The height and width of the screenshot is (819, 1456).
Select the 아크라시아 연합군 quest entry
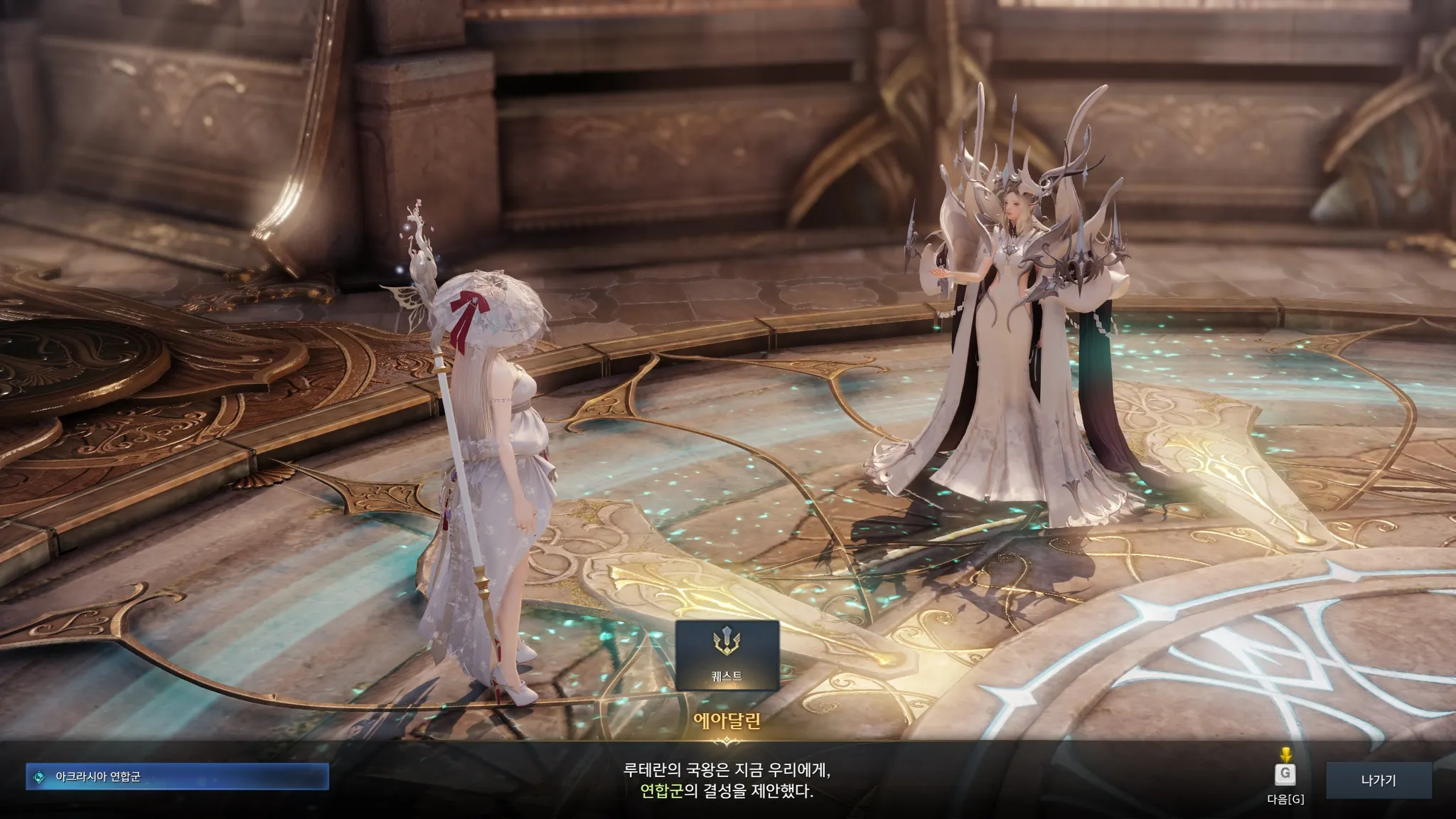177,776
